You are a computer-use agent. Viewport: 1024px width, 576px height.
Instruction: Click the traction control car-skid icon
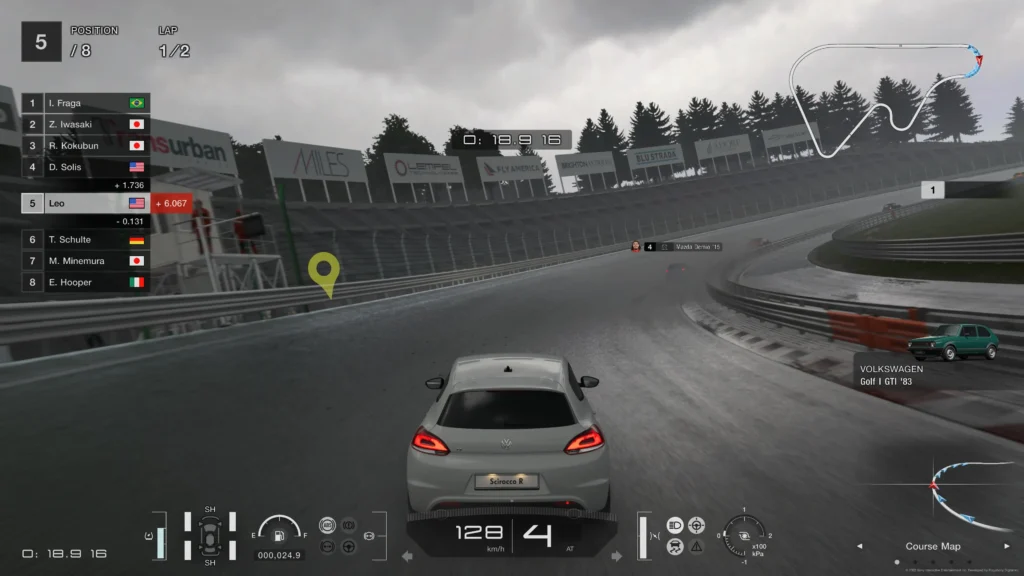675,546
